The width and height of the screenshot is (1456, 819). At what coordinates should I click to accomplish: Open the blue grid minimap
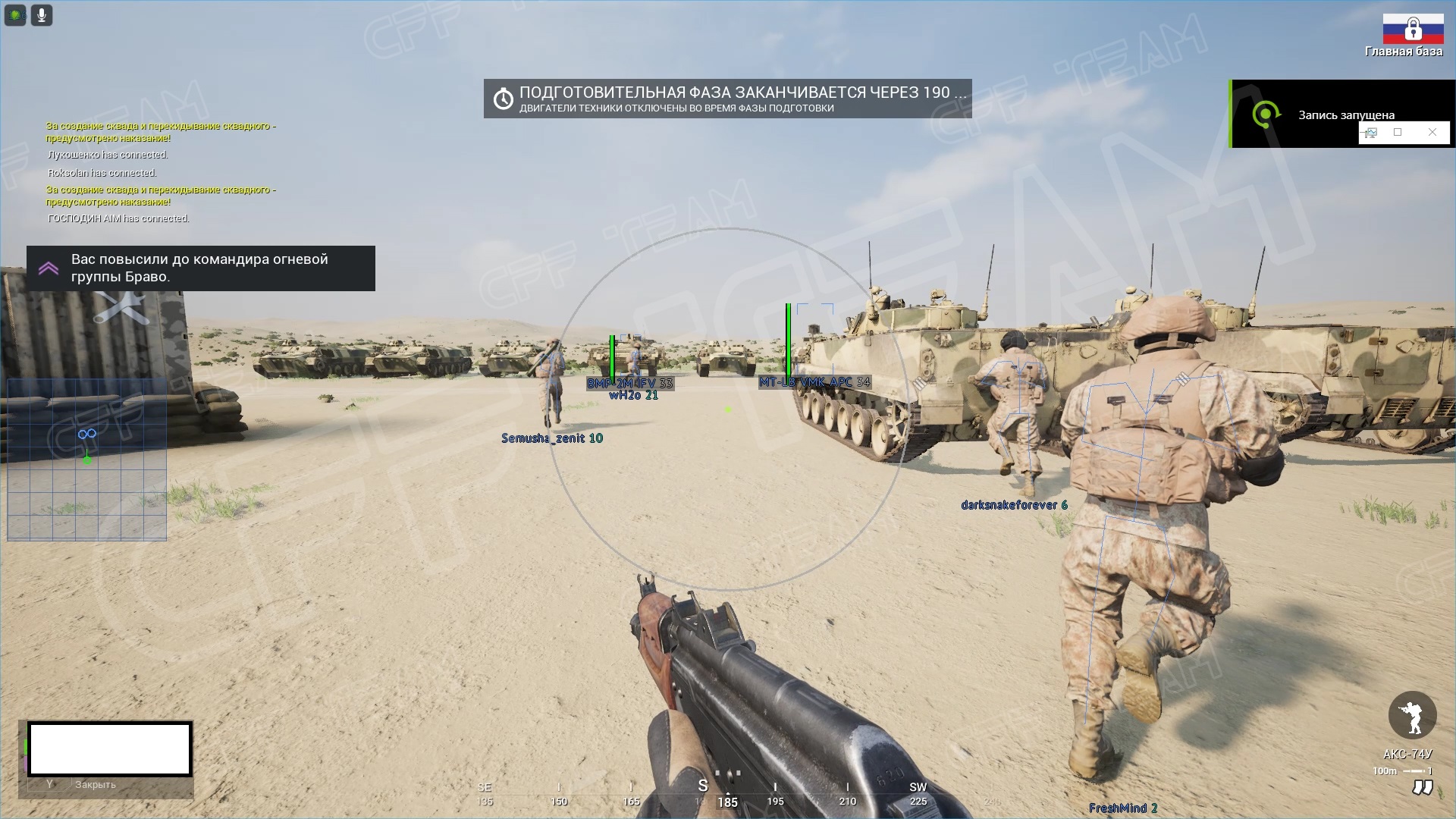87,460
